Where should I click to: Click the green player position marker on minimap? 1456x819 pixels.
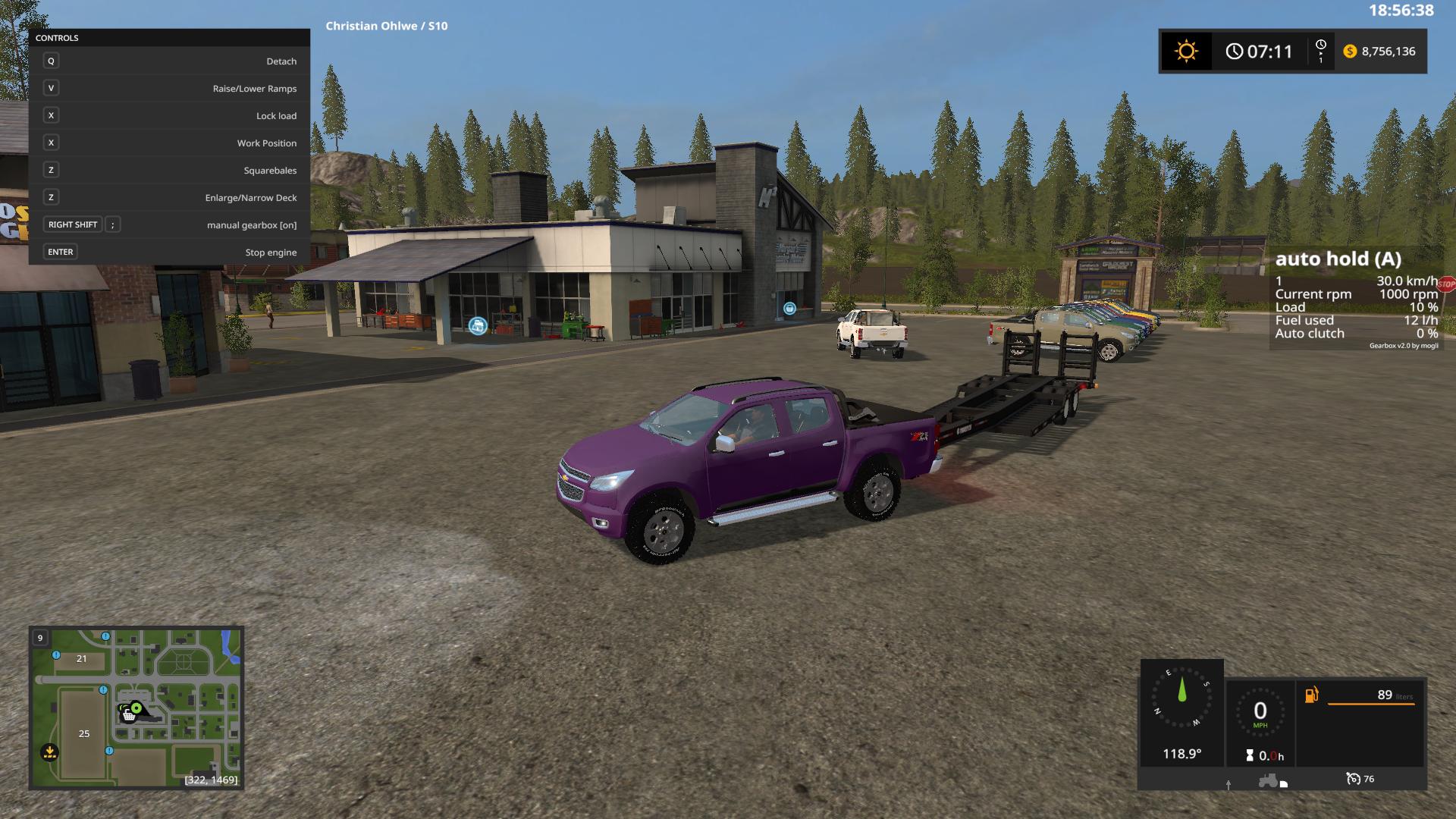point(137,708)
